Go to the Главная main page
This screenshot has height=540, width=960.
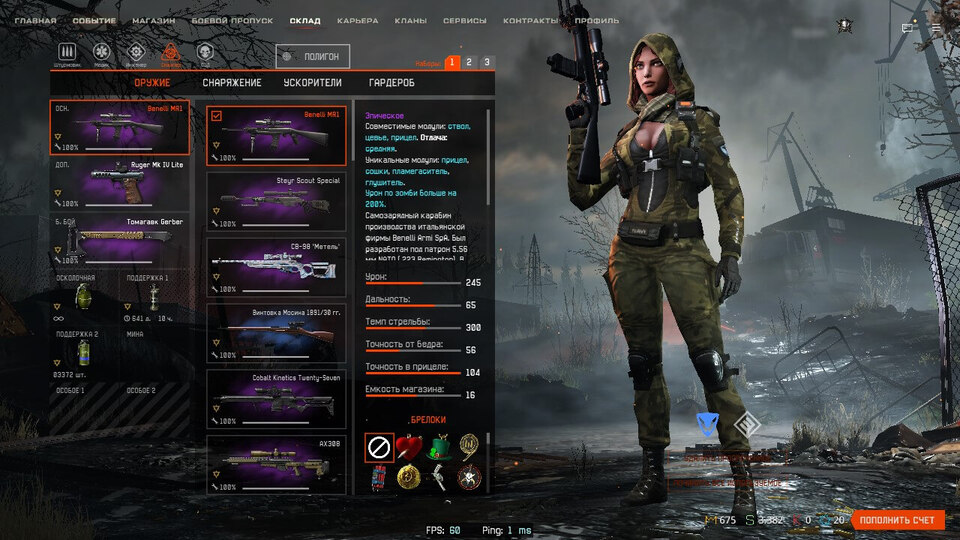pyautogui.click(x=35, y=20)
